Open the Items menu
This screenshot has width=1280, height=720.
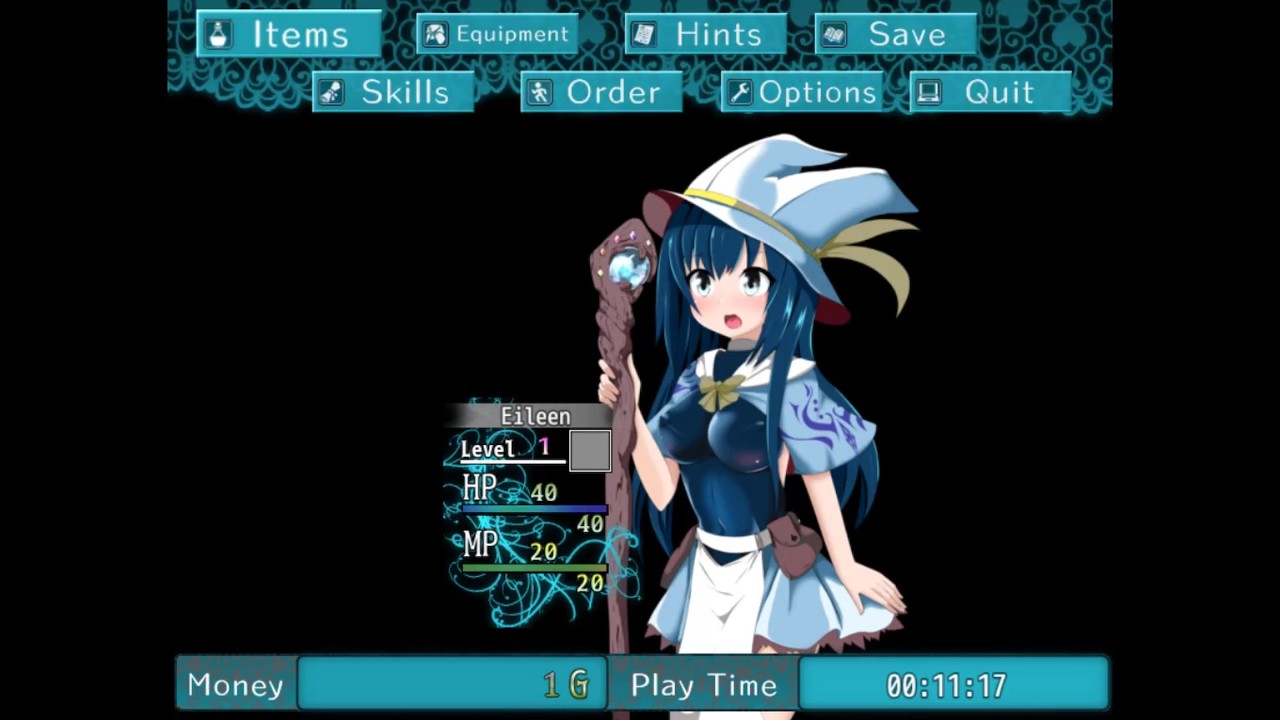[288, 34]
